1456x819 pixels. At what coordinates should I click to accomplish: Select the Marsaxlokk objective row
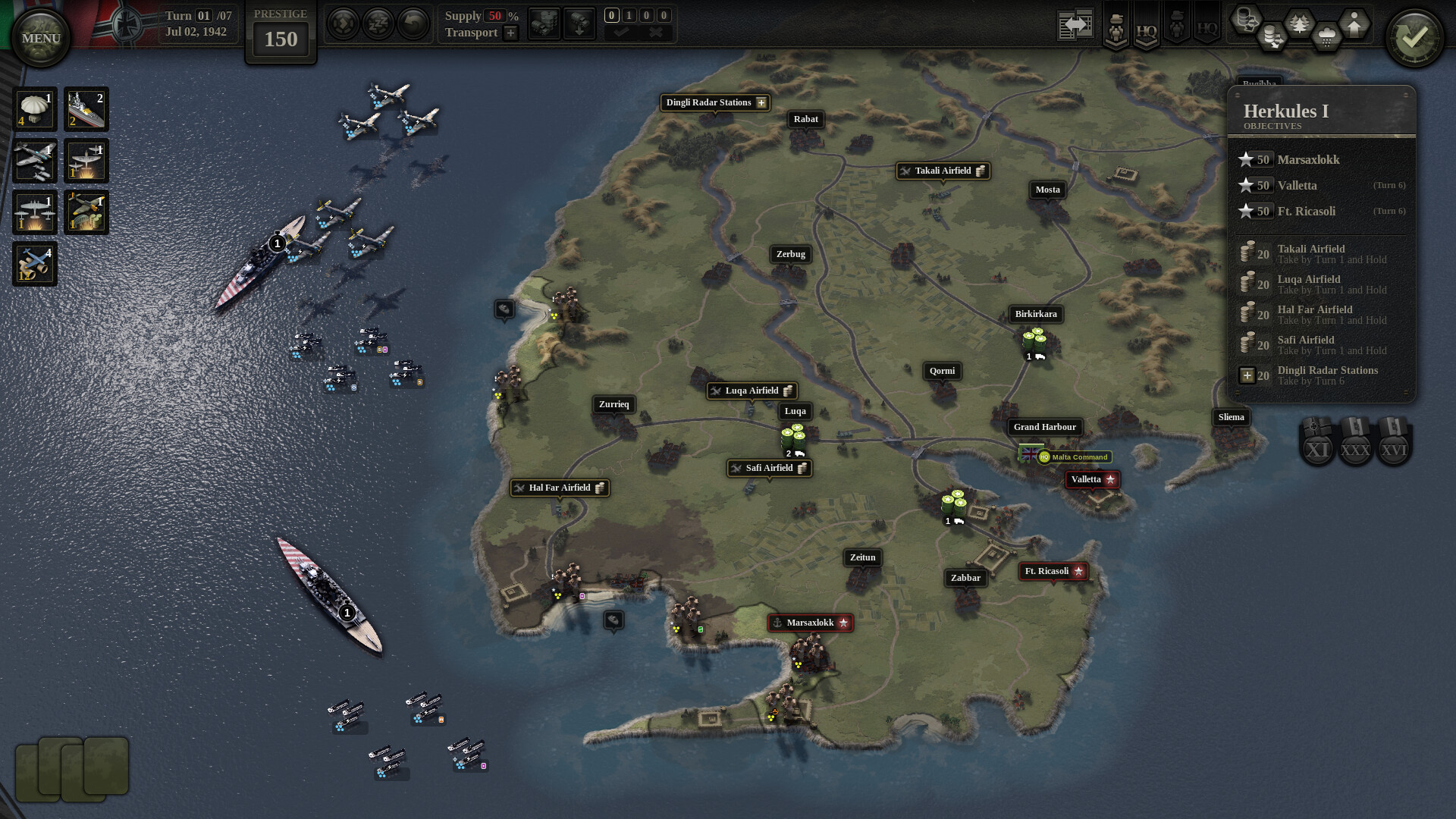pyautogui.click(x=1321, y=160)
